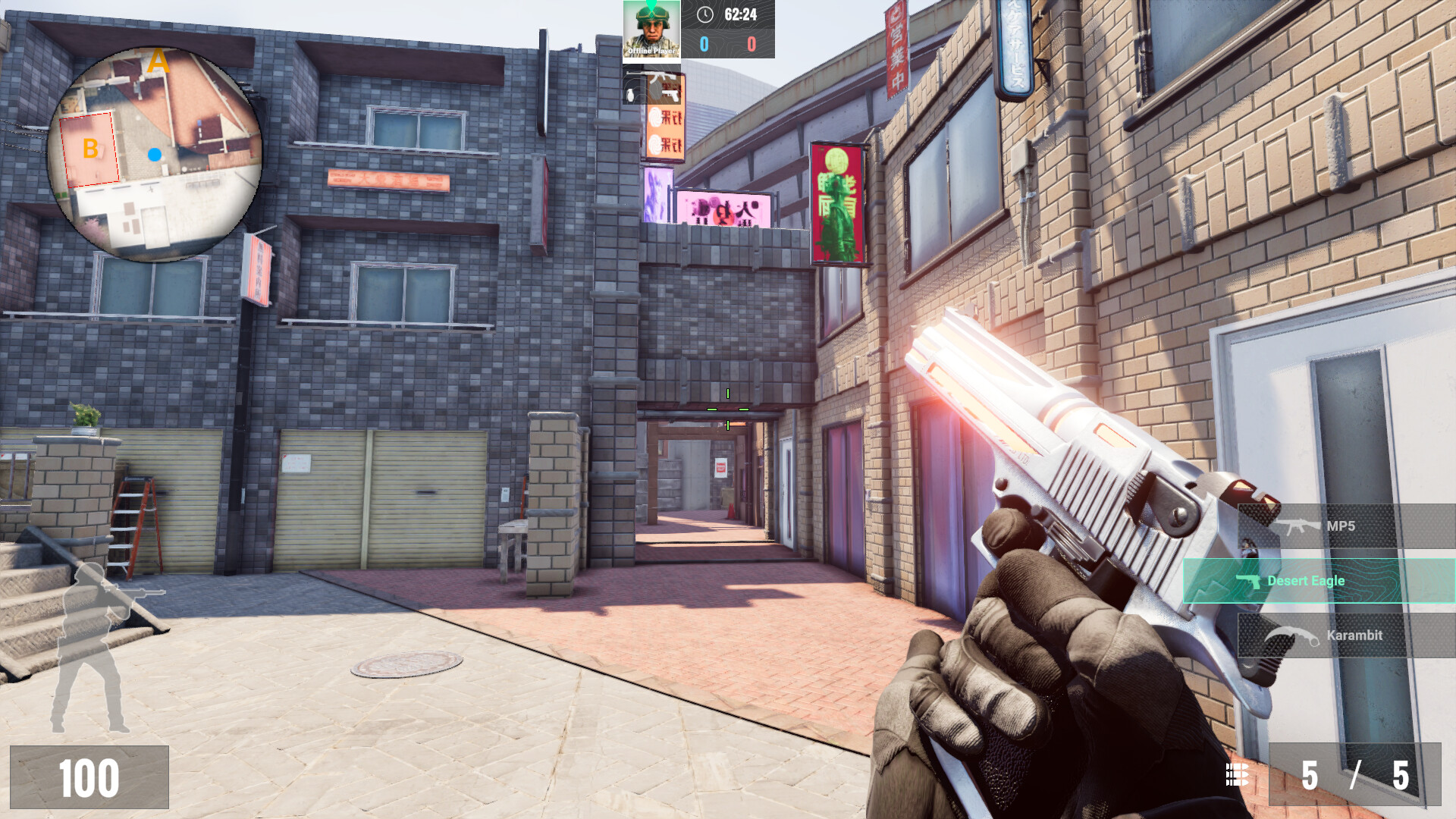Select the Karambit knife icon
Screen dimensions: 1456x819
pyautogui.click(x=1293, y=635)
